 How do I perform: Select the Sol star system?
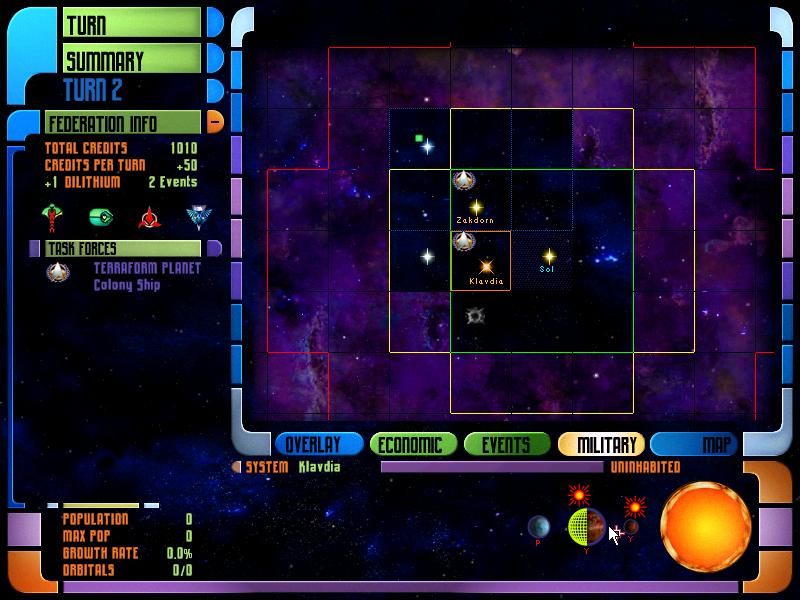[x=548, y=256]
